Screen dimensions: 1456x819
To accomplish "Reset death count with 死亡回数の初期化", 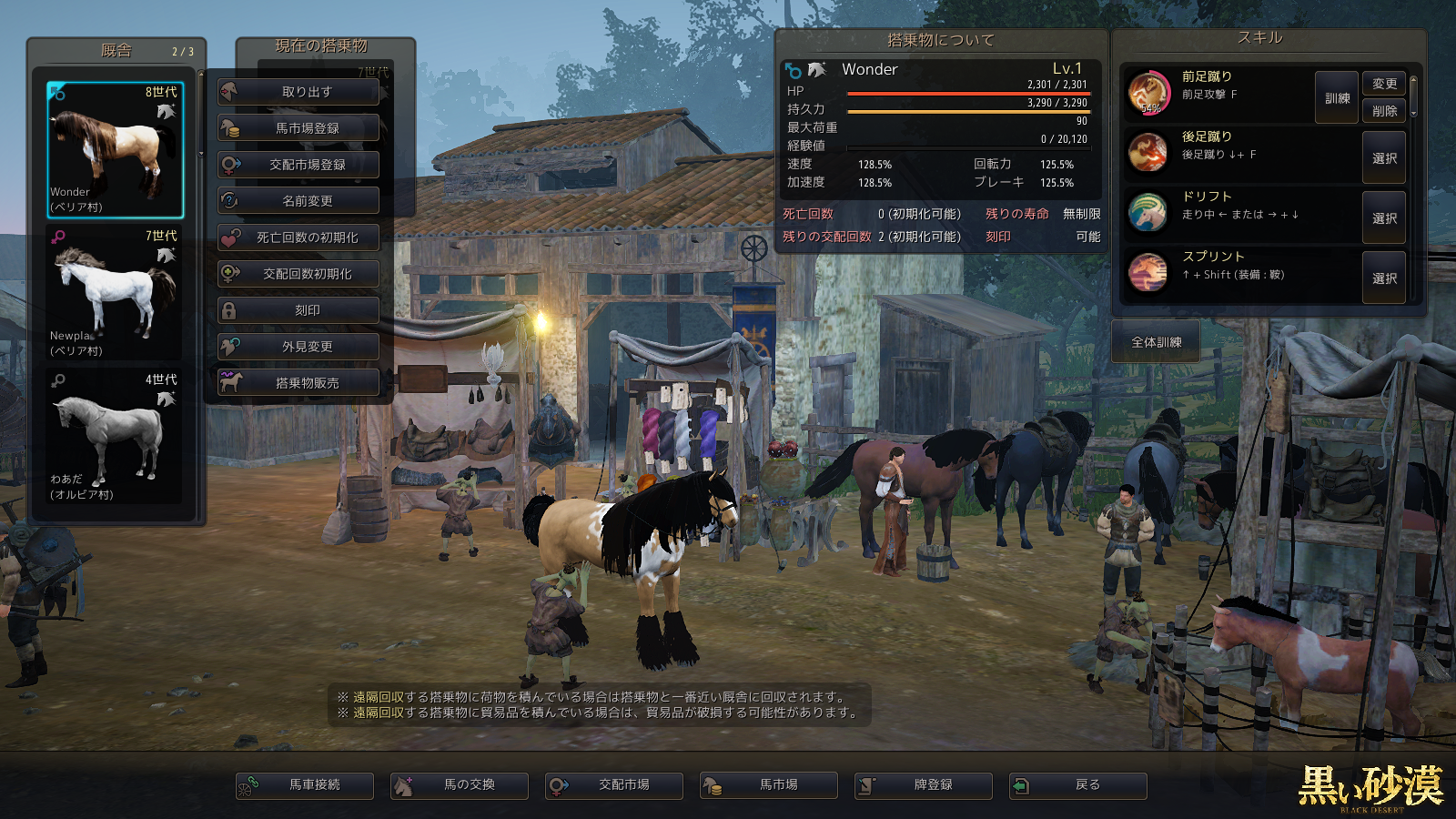I will (298, 238).
